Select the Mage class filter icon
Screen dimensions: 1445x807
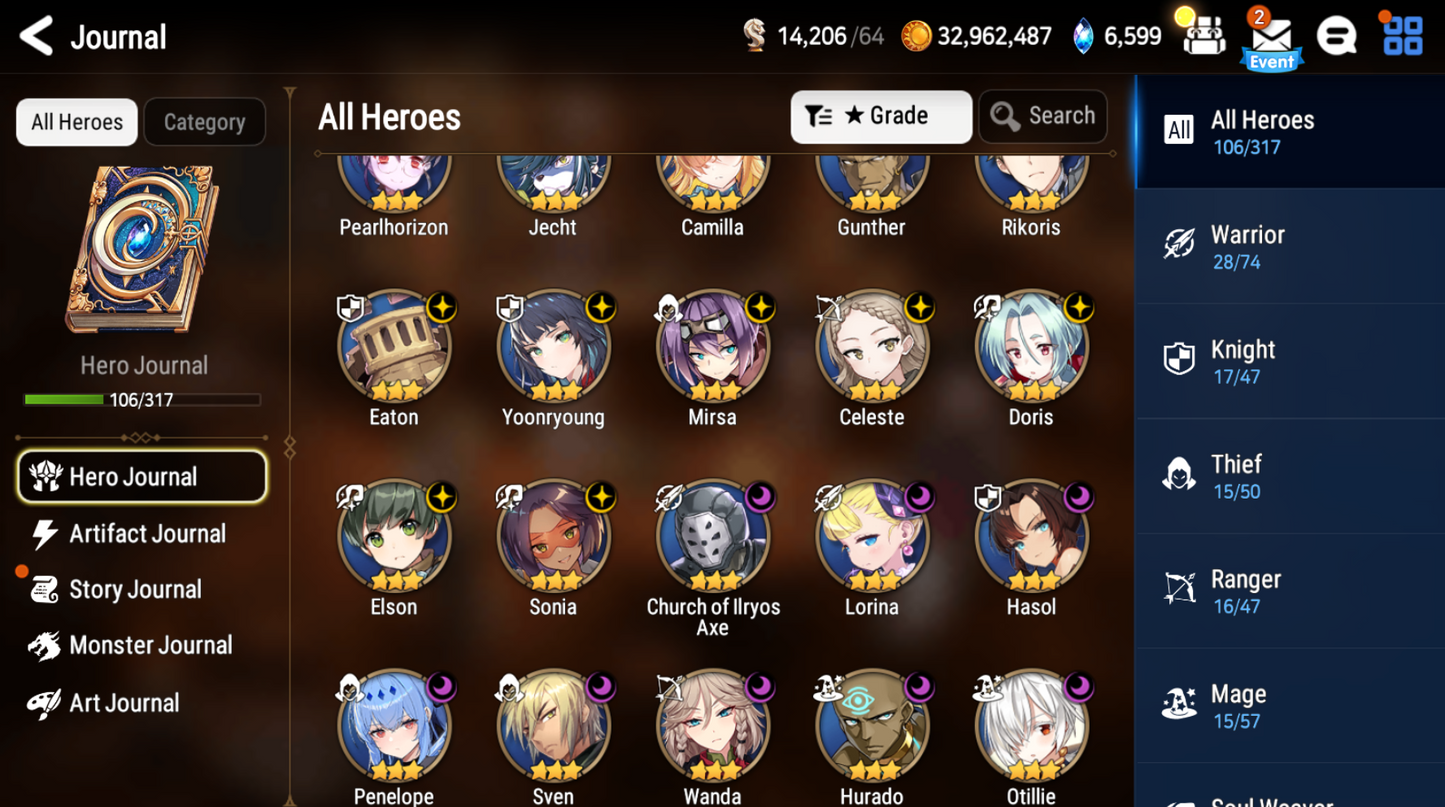pyautogui.click(x=1178, y=703)
